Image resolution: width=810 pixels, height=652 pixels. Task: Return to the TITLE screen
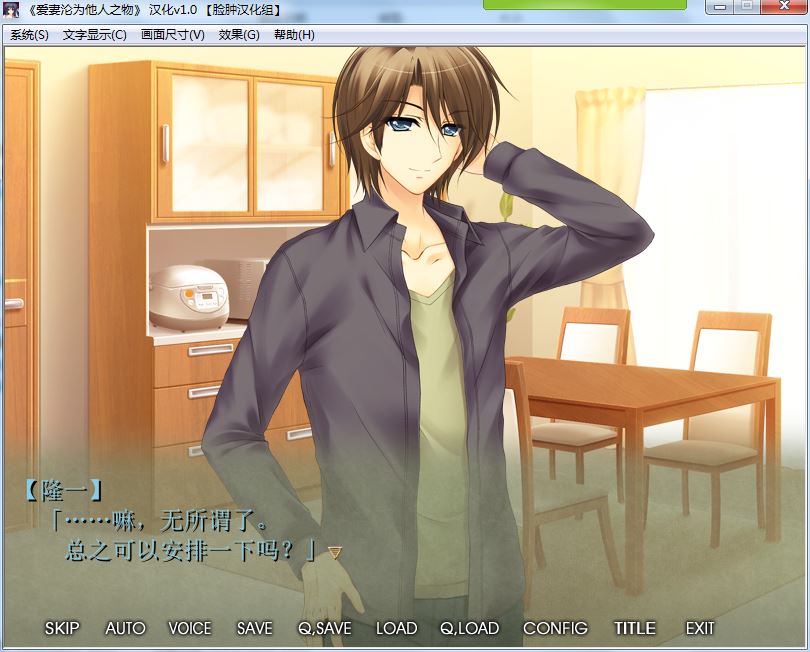[x=635, y=628]
